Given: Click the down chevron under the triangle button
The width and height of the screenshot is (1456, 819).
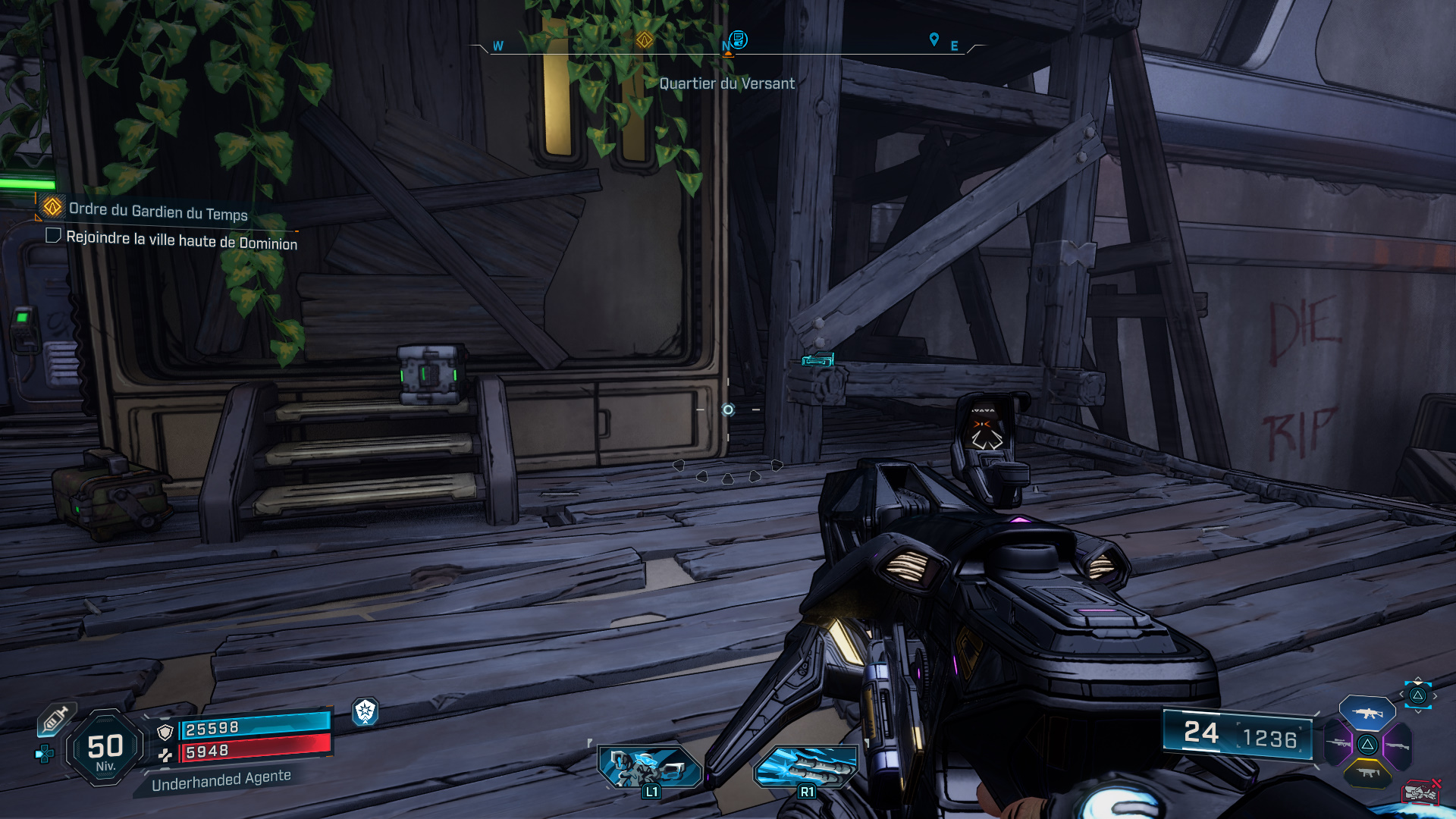Looking at the screenshot, I should pyautogui.click(x=1417, y=711).
